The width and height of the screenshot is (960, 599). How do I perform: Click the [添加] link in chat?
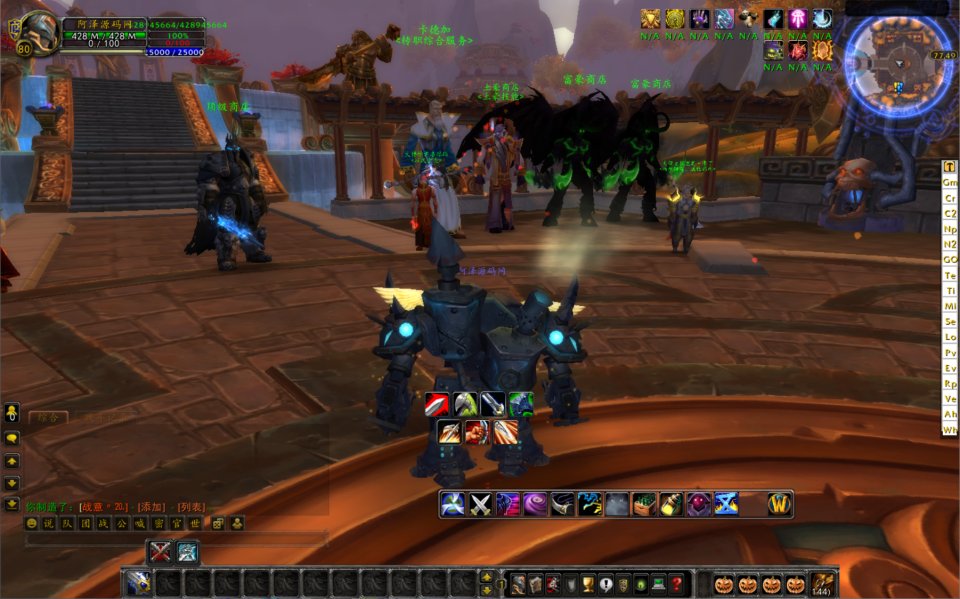[x=152, y=507]
